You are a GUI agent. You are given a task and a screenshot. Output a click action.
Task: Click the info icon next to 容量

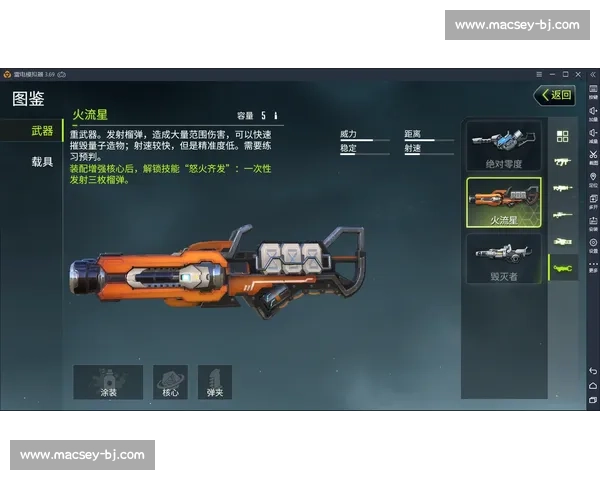276,116
